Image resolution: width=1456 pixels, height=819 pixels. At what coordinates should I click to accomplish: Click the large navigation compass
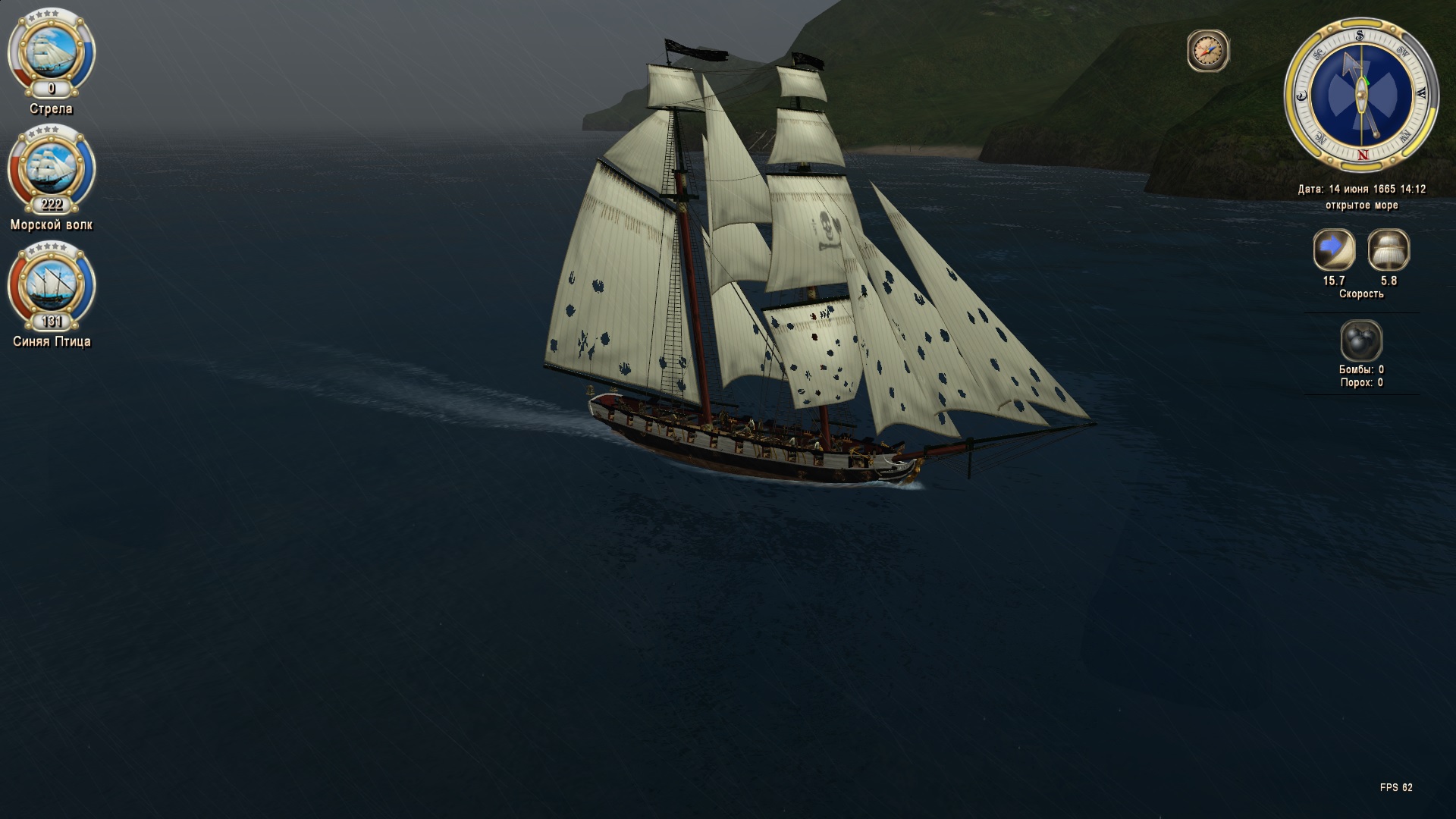click(x=1360, y=96)
